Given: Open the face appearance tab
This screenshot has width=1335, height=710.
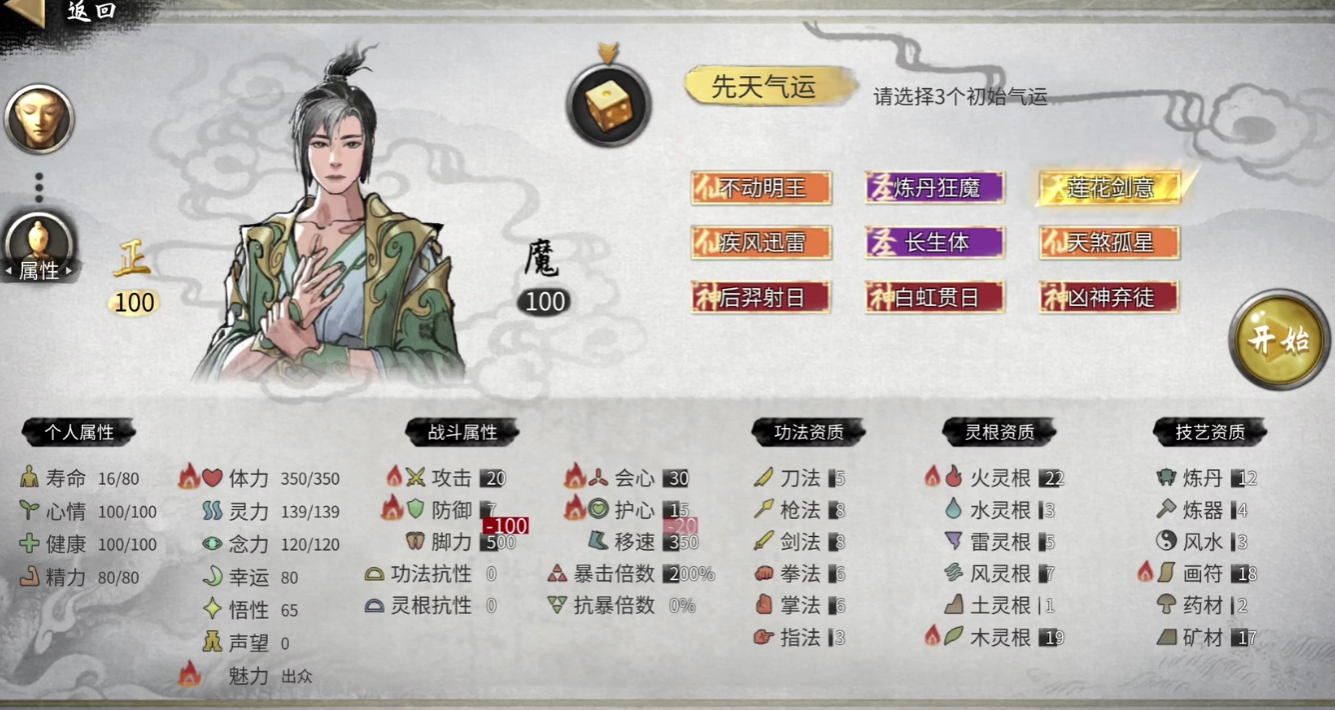Looking at the screenshot, I should pos(40,119).
